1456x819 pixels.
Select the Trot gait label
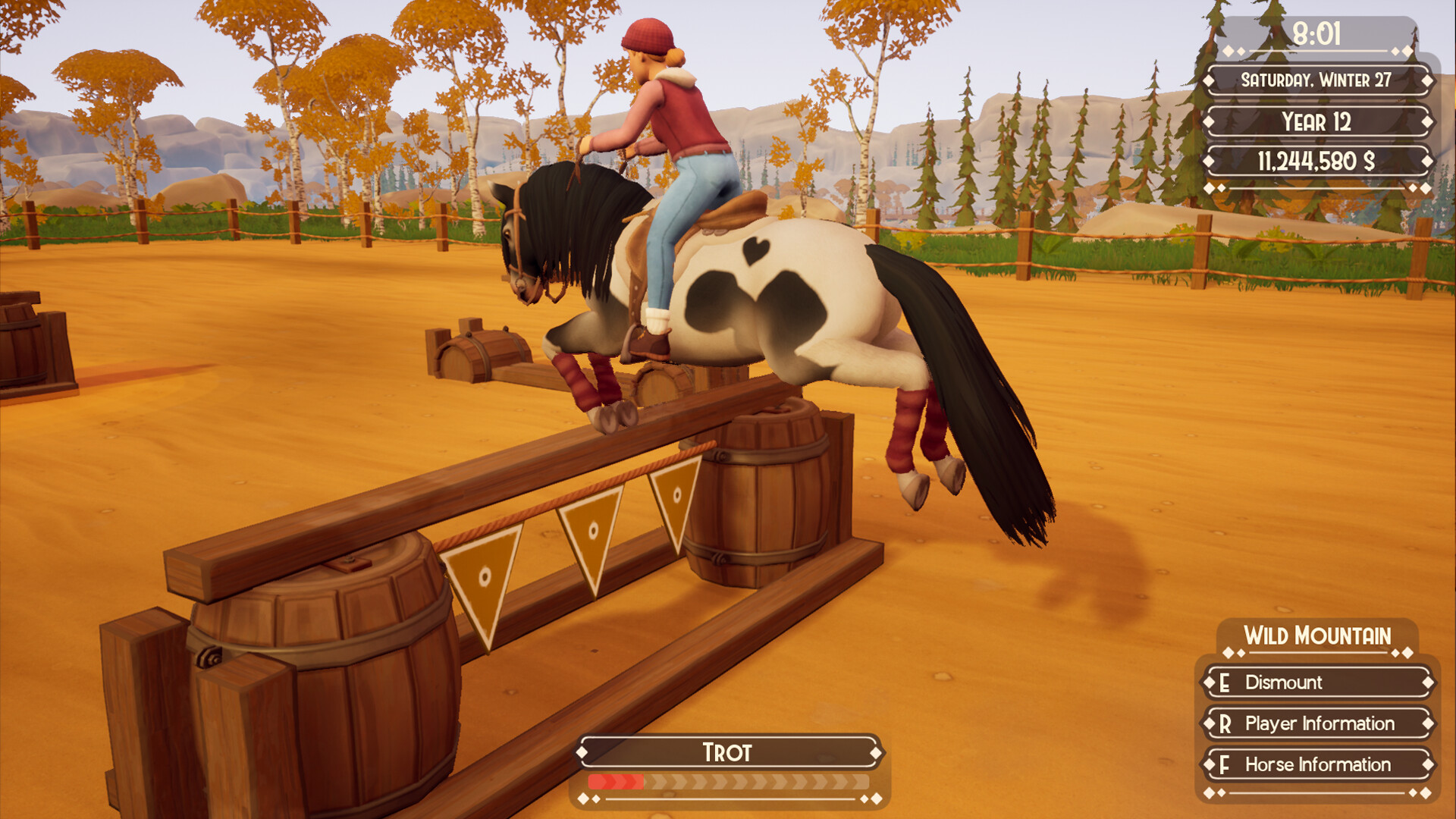(x=726, y=752)
